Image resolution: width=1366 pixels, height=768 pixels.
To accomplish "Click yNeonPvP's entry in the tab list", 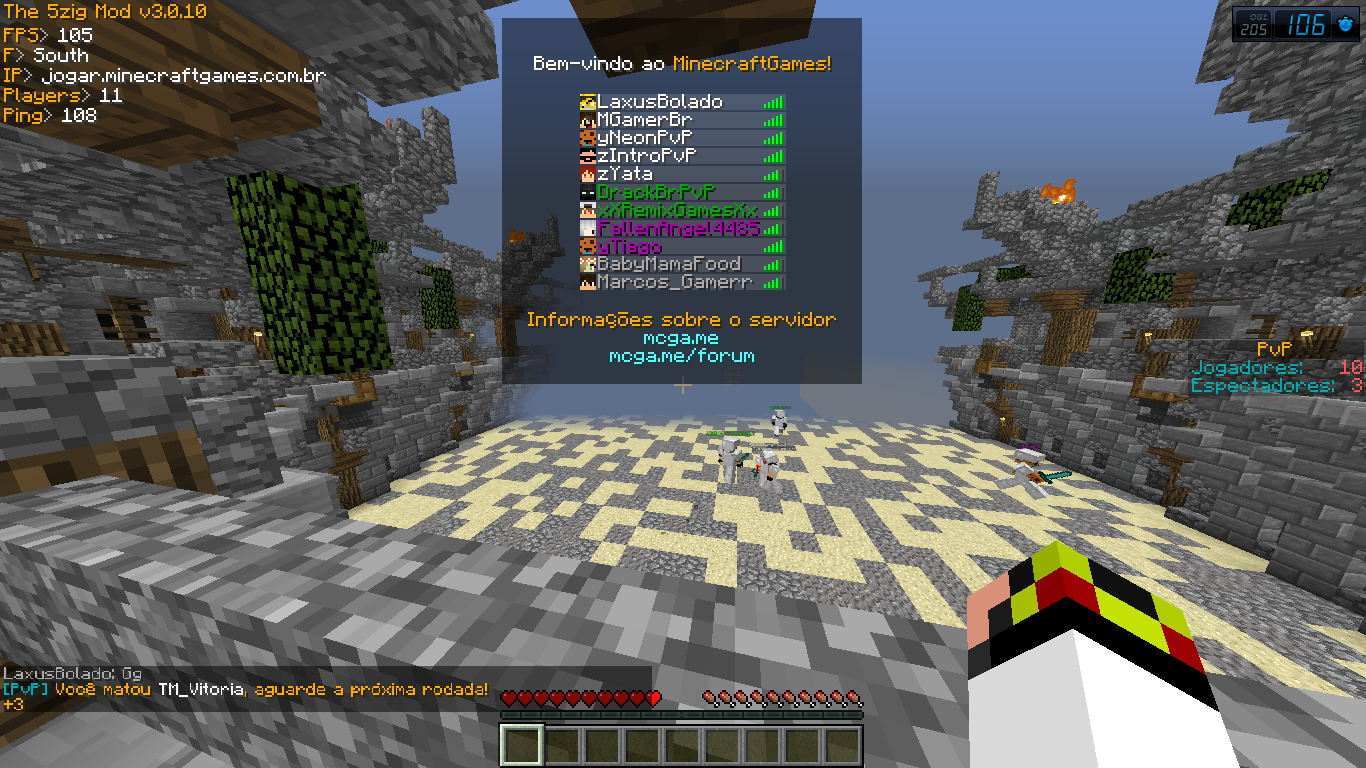I will (x=645, y=138).
